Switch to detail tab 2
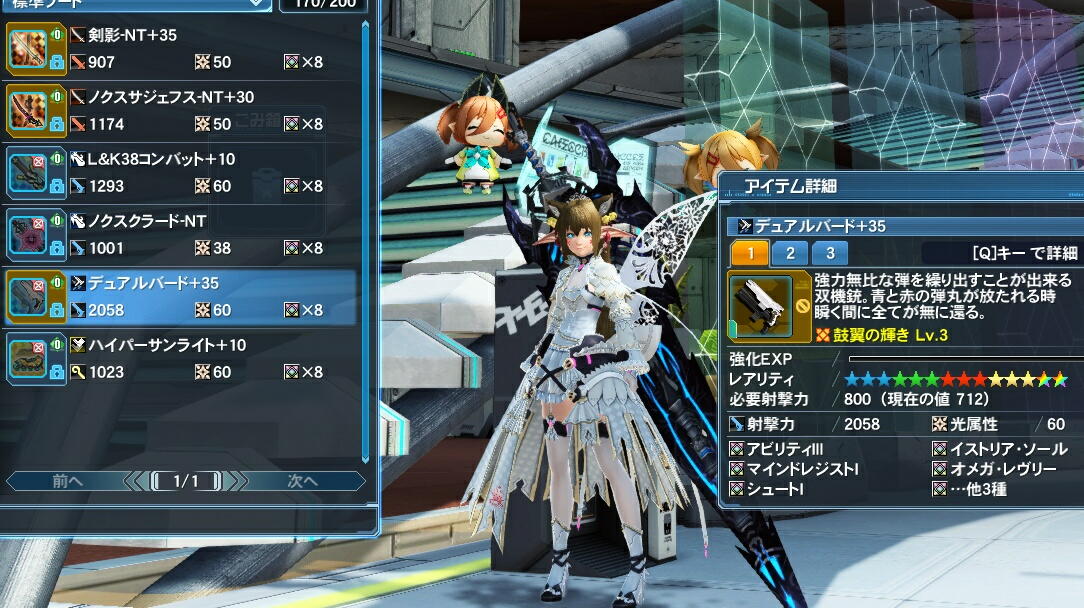Image resolution: width=1084 pixels, height=608 pixels. 790,253
